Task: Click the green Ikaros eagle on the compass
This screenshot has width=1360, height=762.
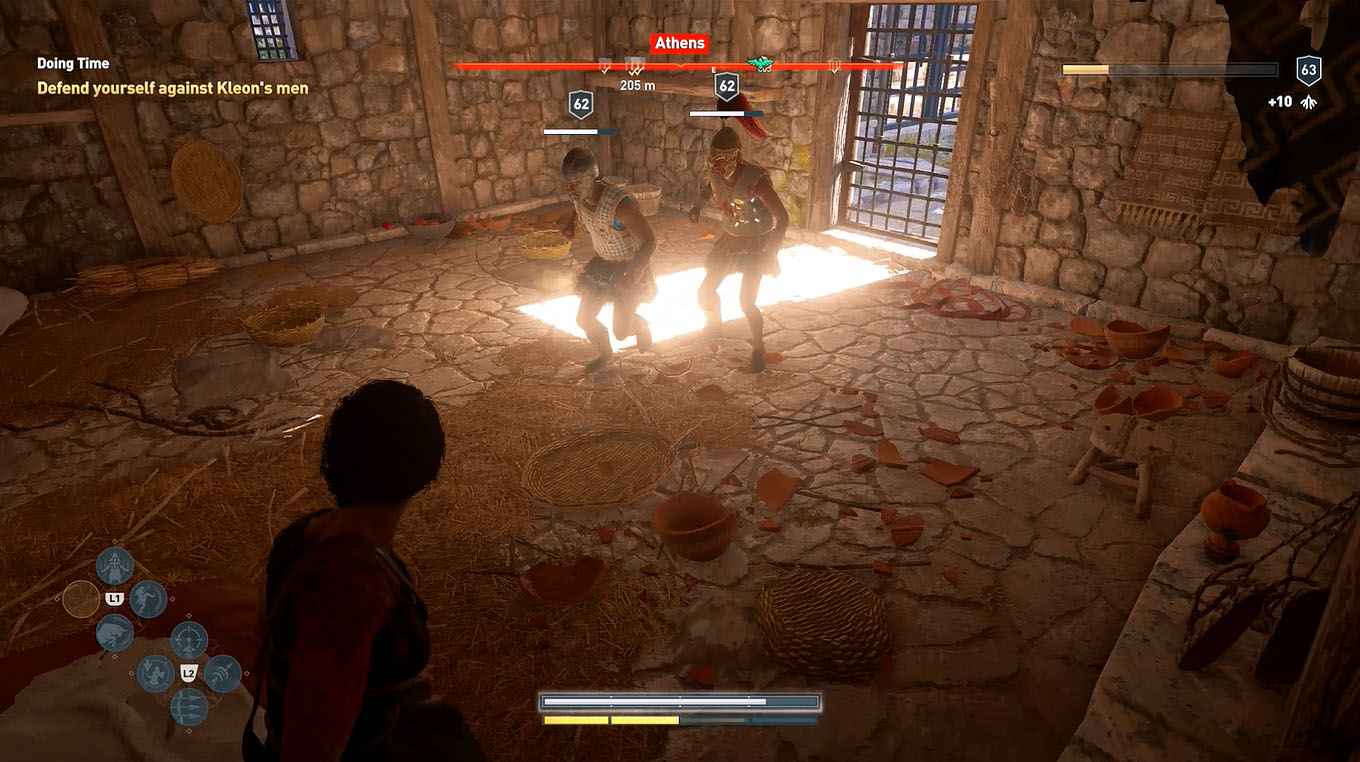Action: (x=761, y=63)
